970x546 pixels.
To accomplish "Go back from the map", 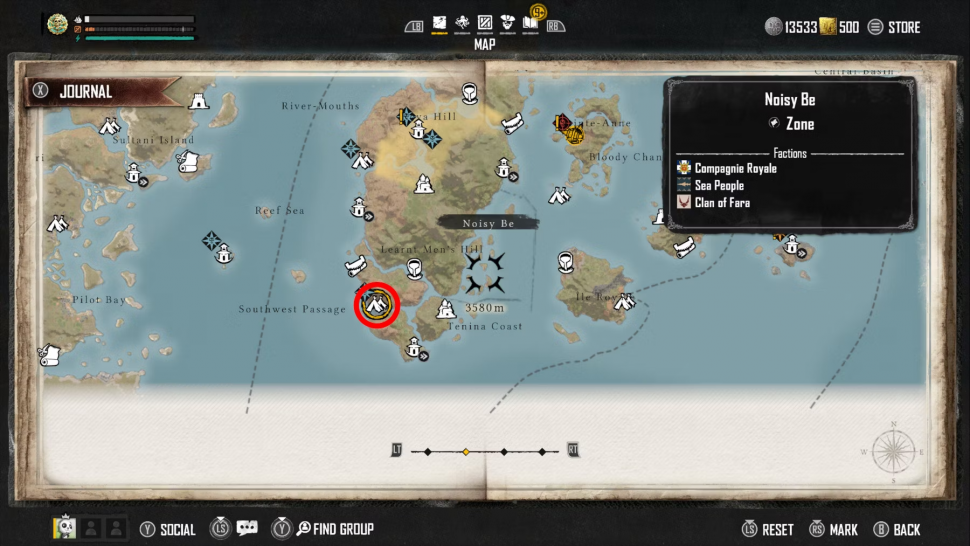I will click(896, 529).
